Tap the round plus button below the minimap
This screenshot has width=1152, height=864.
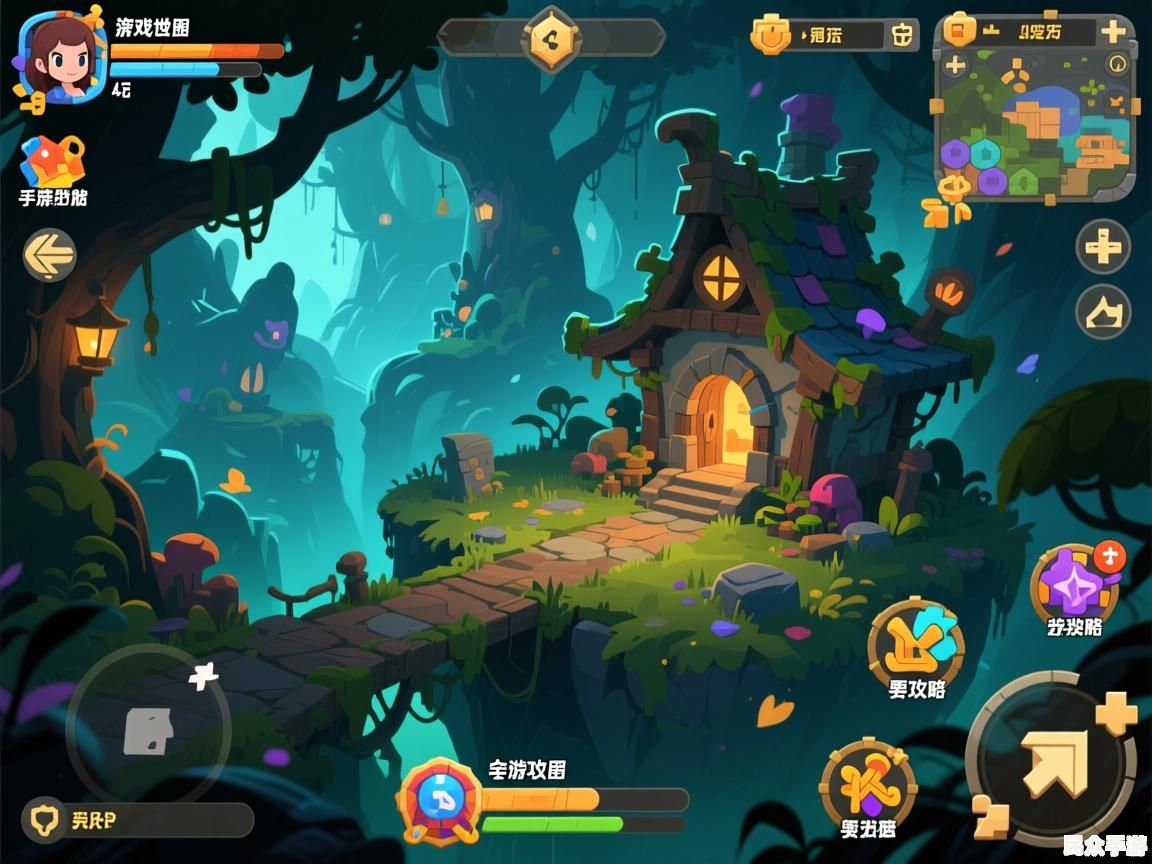(x=1103, y=246)
